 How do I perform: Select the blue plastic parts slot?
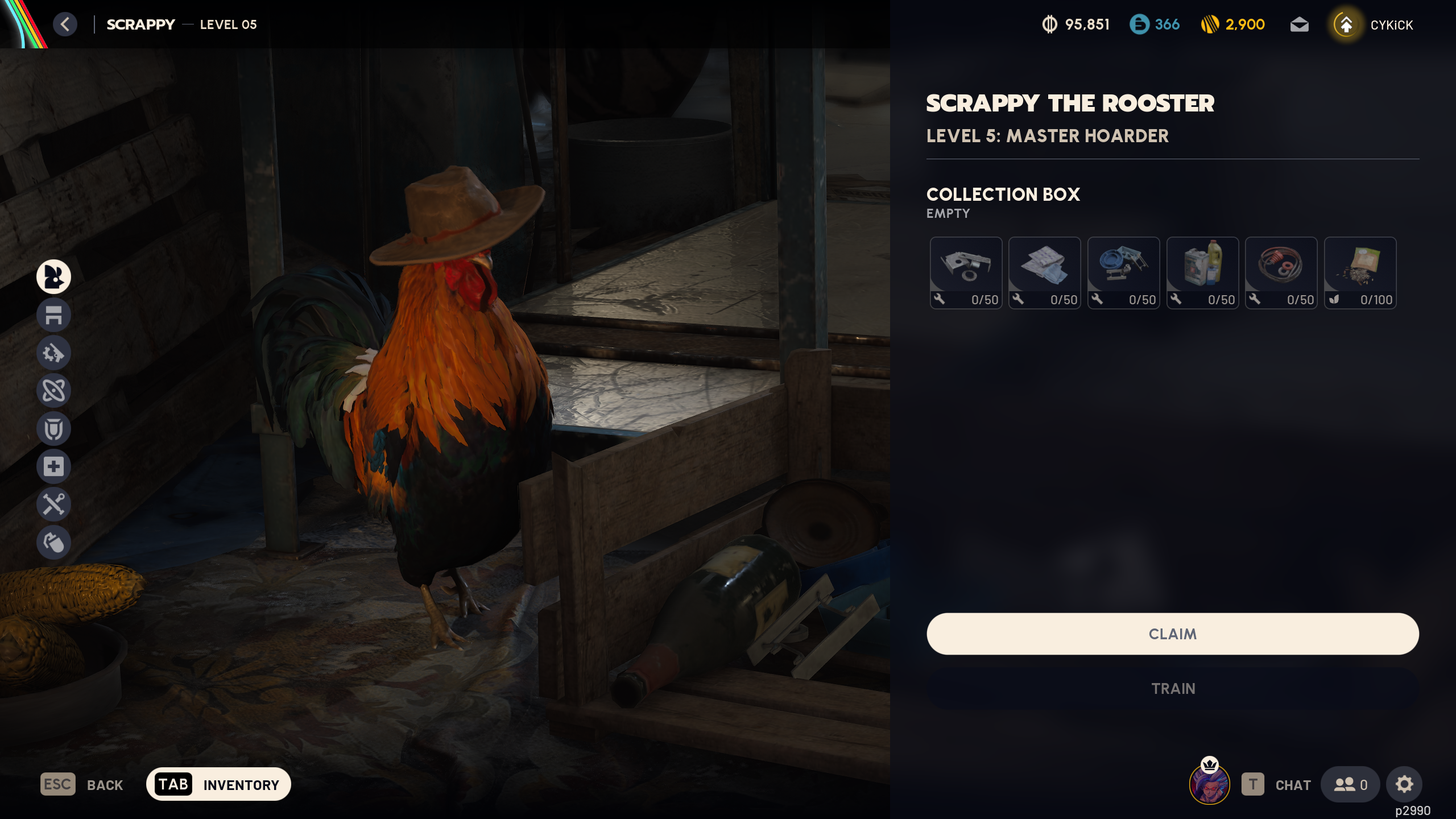coord(1123,273)
